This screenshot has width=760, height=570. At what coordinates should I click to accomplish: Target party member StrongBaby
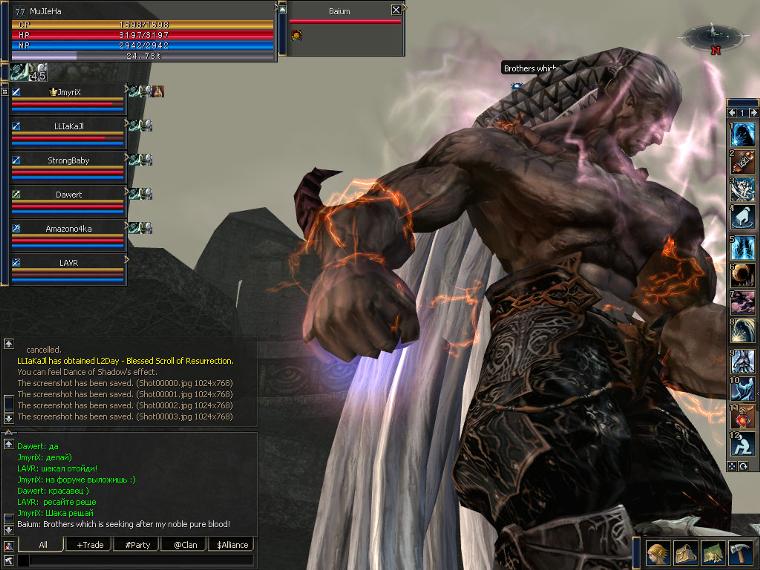[68, 160]
